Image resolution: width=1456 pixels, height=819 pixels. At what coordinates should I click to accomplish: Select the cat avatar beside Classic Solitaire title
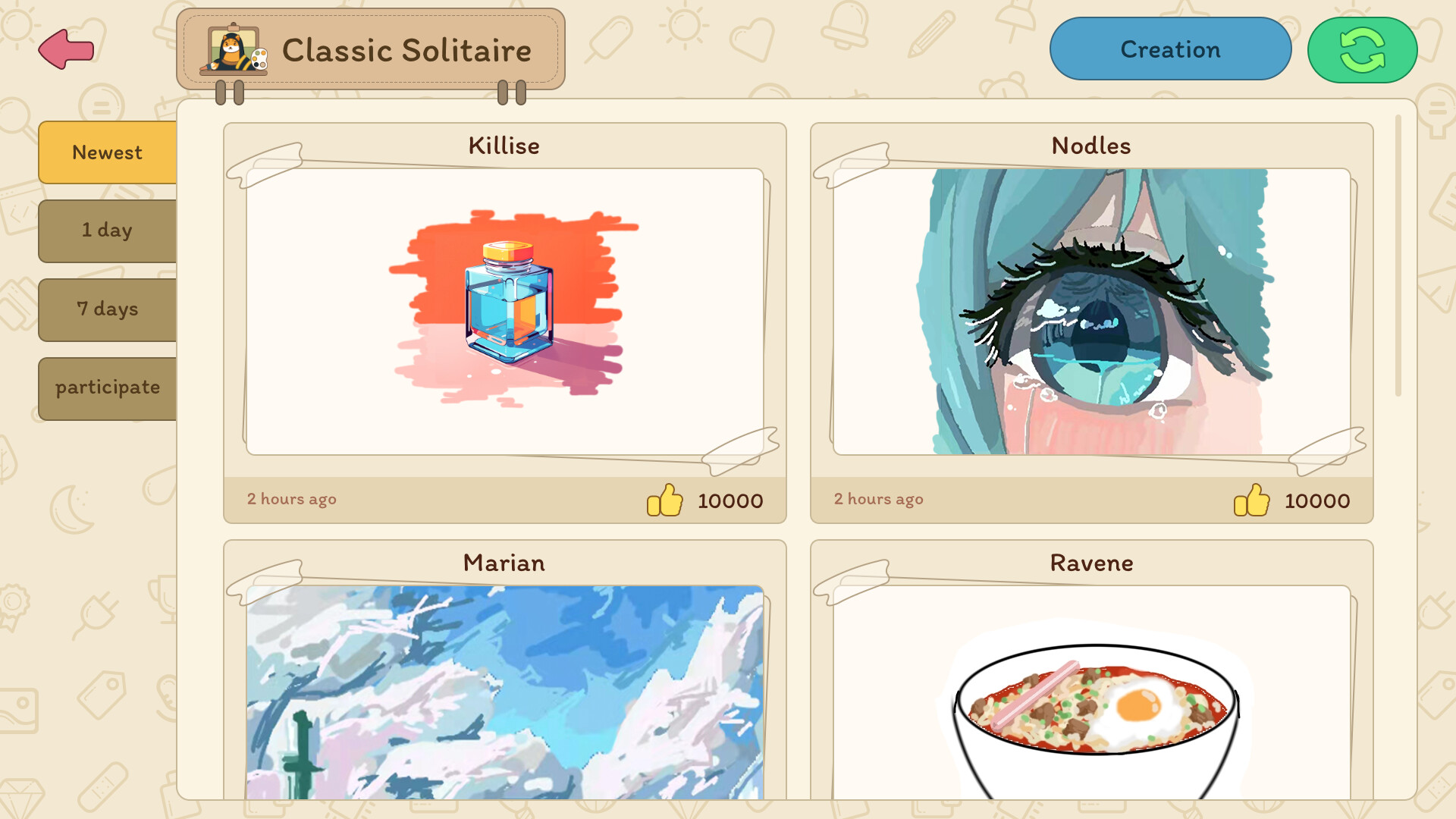click(235, 51)
